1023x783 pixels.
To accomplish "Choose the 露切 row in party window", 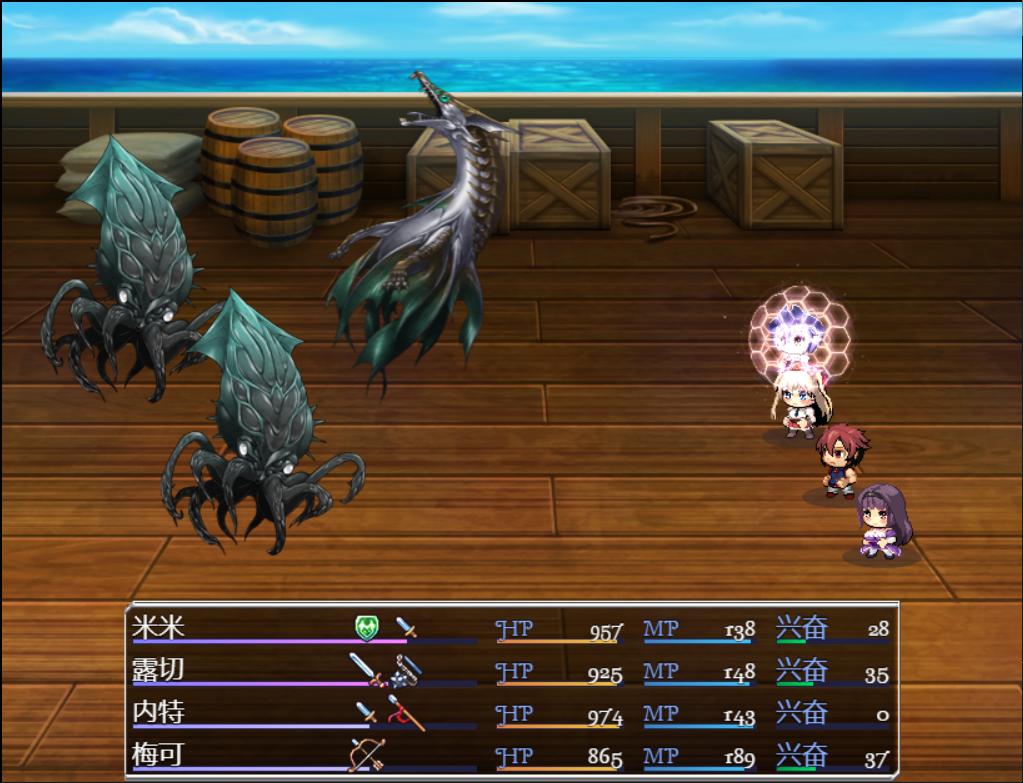I will coord(158,670).
